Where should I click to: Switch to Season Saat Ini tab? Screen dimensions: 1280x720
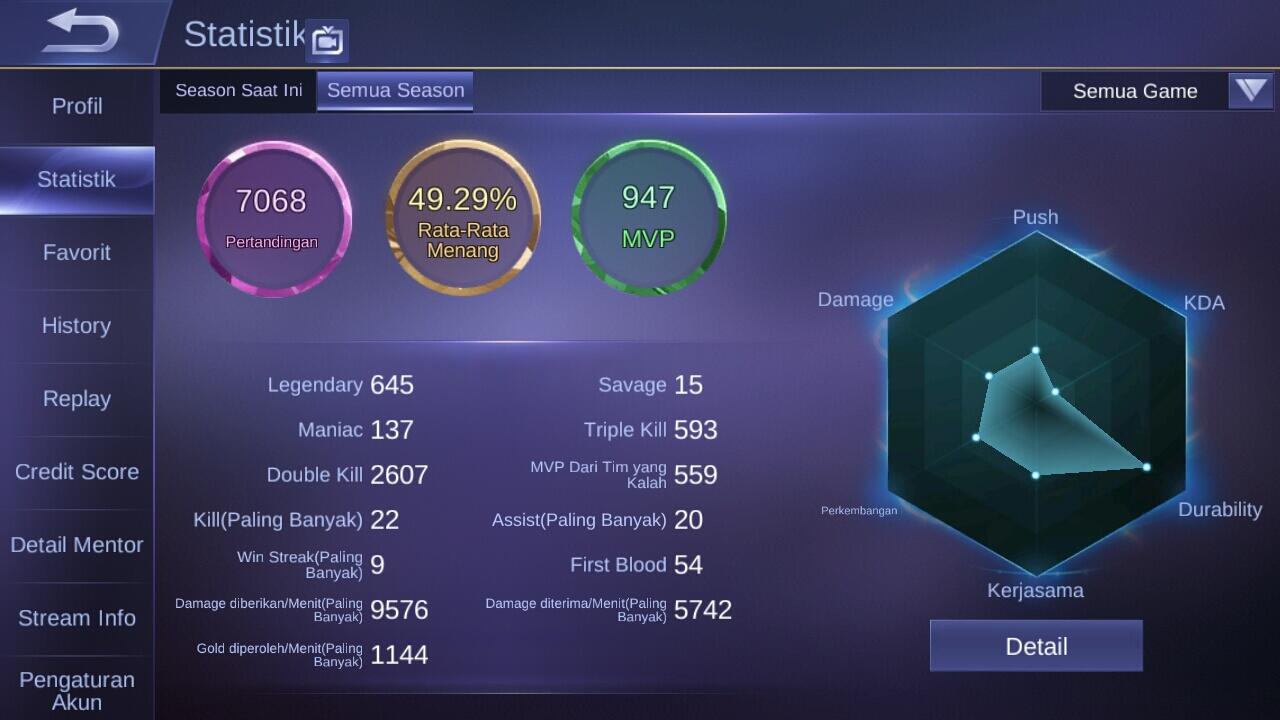238,91
